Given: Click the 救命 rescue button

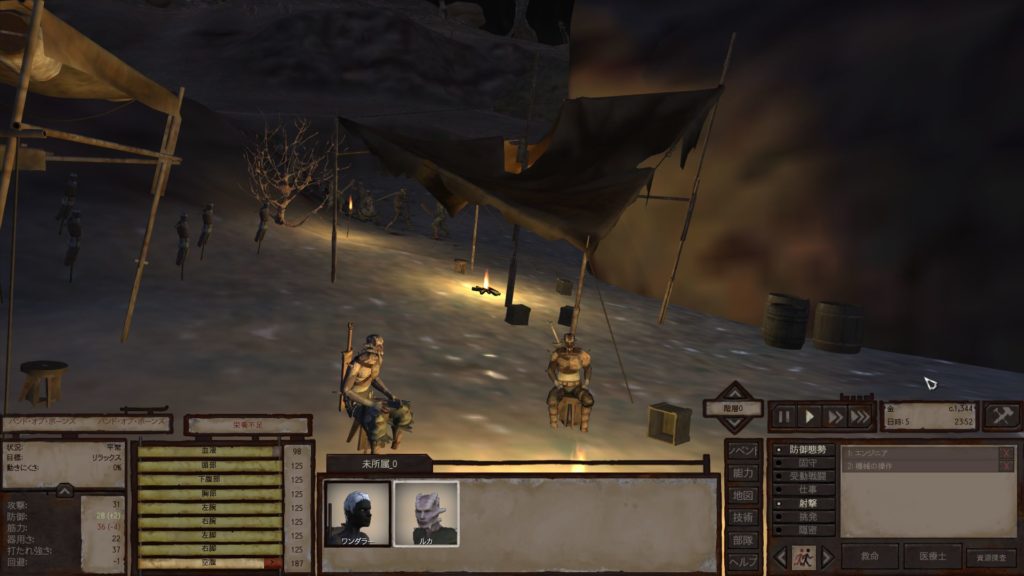Looking at the screenshot, I should (870, 556).
